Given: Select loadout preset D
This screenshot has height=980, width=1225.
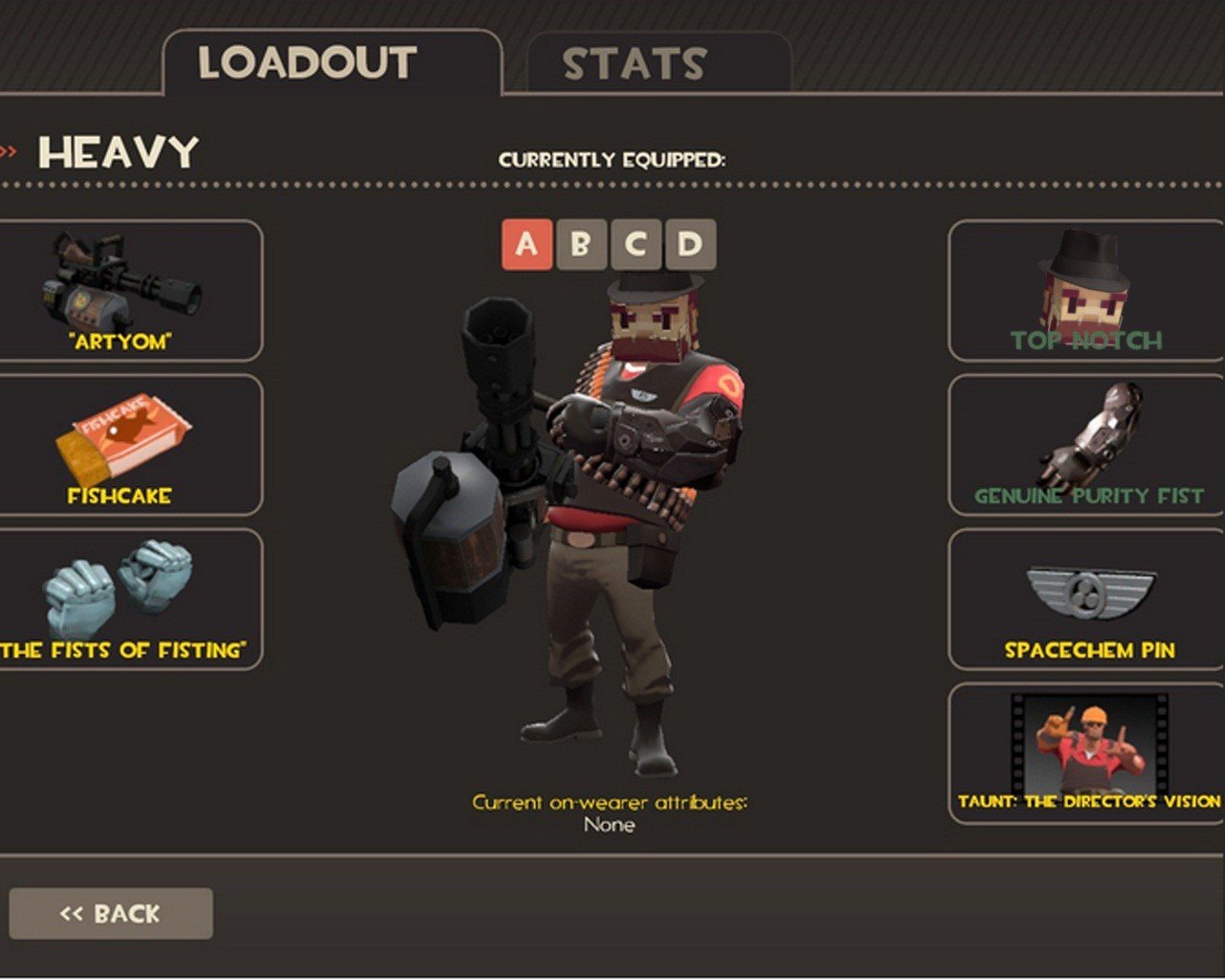Looking at the screenshot, I should pos(690,245).
